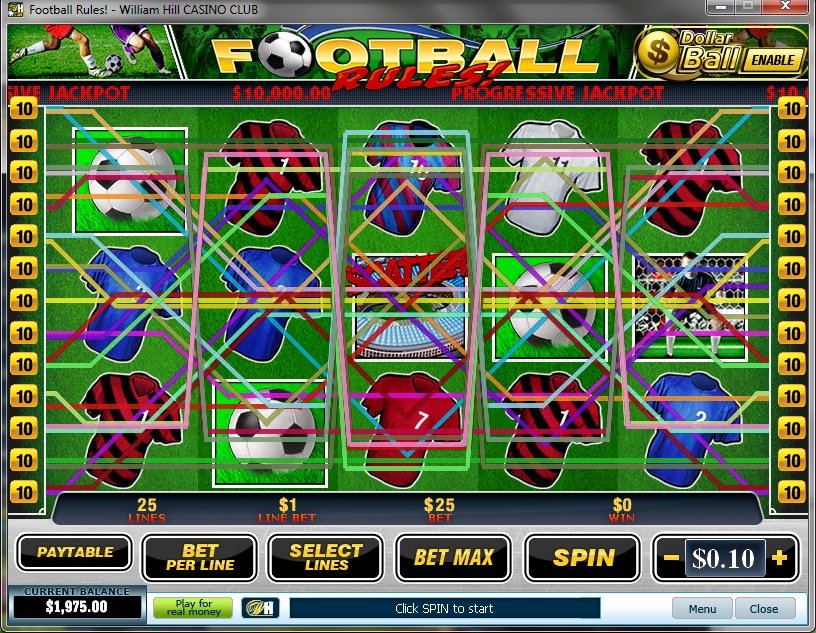
Task: Switch to Play for real money
Action: point(192,608)
